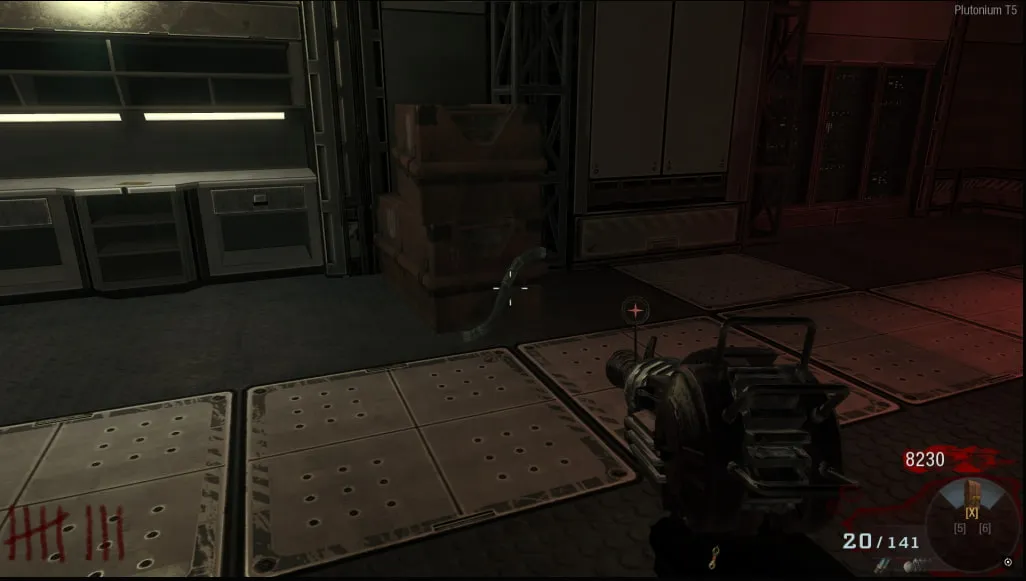Click the small white circle icon

[1008, 562]
